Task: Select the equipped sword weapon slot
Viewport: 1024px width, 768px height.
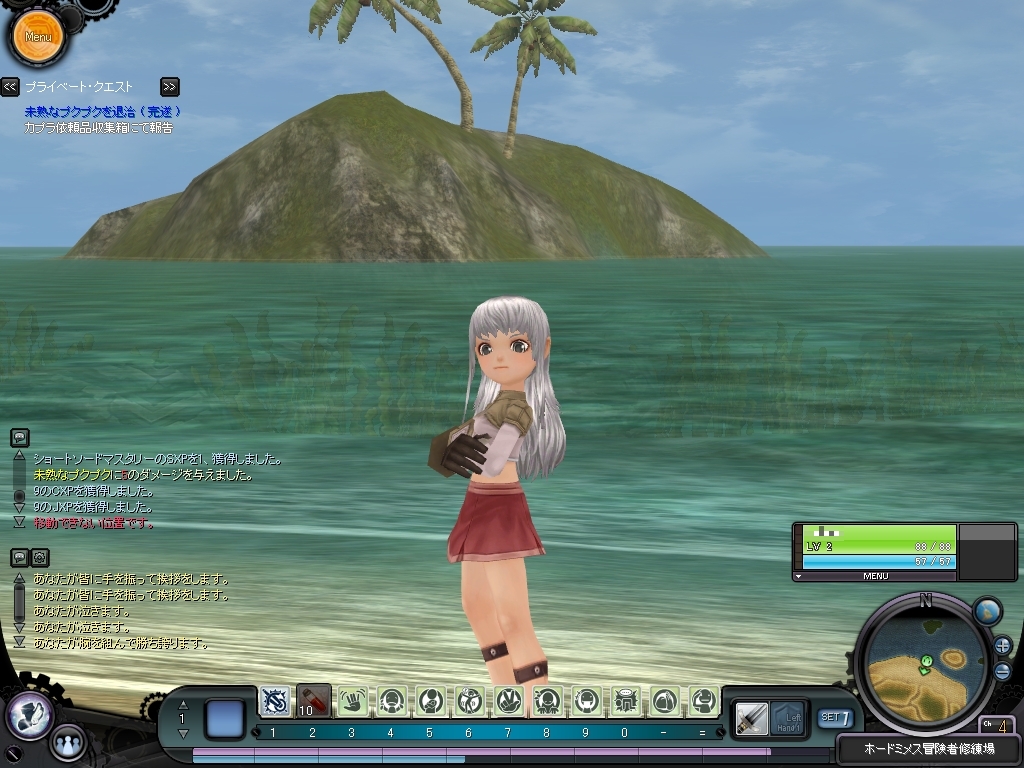Action: coord(751,718)
